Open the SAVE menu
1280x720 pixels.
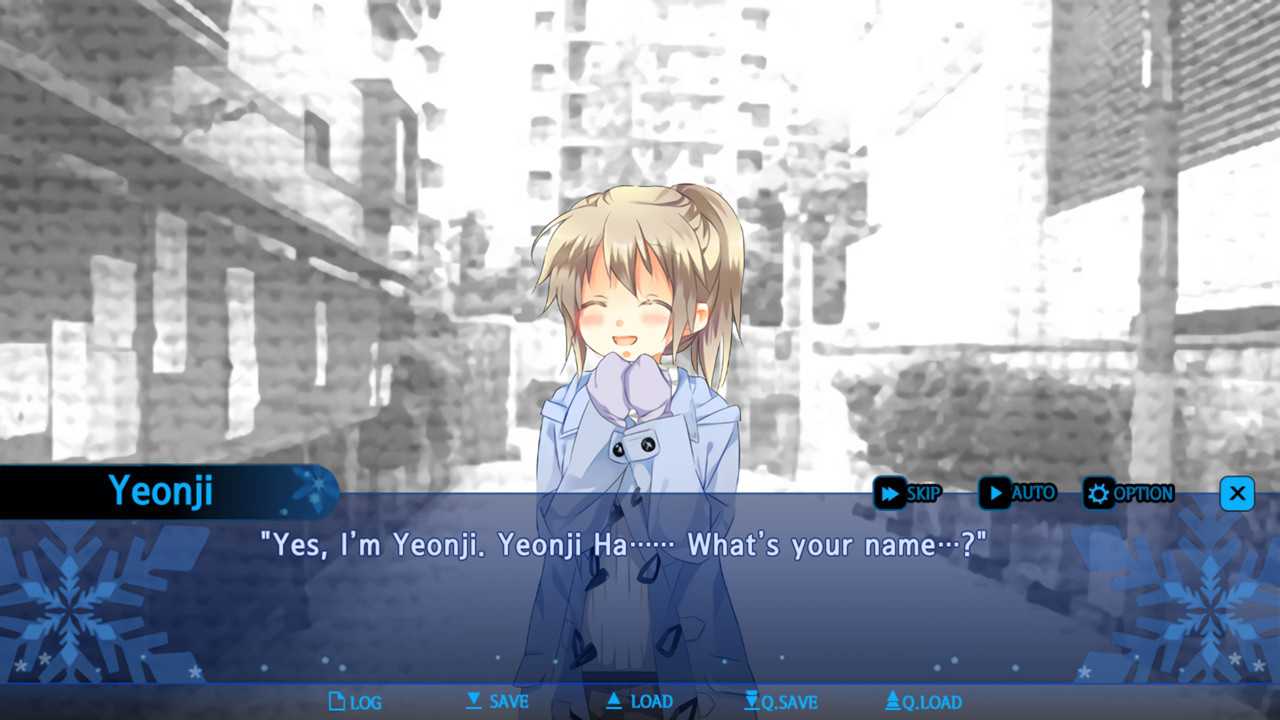point(497,702)
